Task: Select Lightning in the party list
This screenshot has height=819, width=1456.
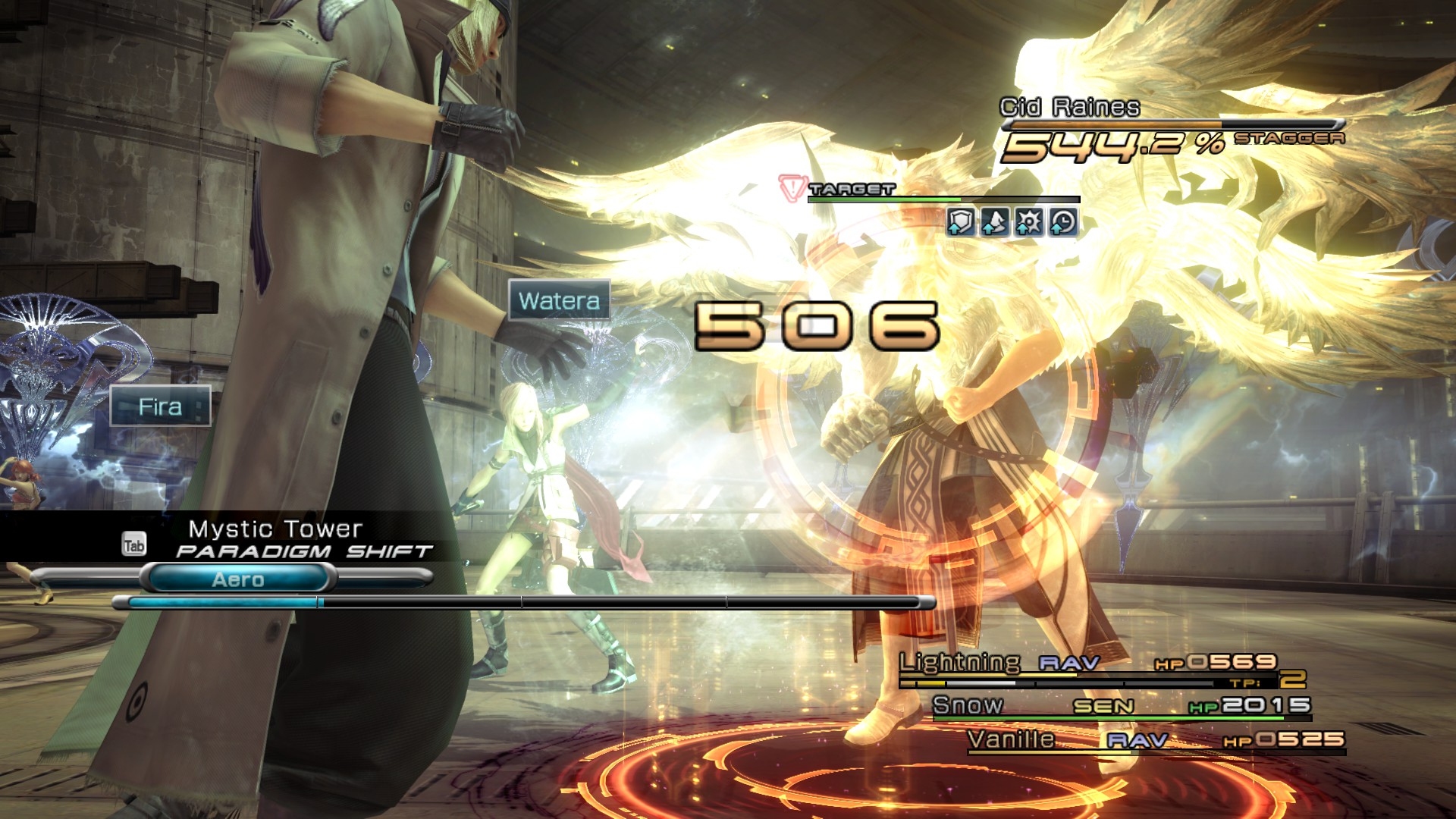Action: coord(959,663)
